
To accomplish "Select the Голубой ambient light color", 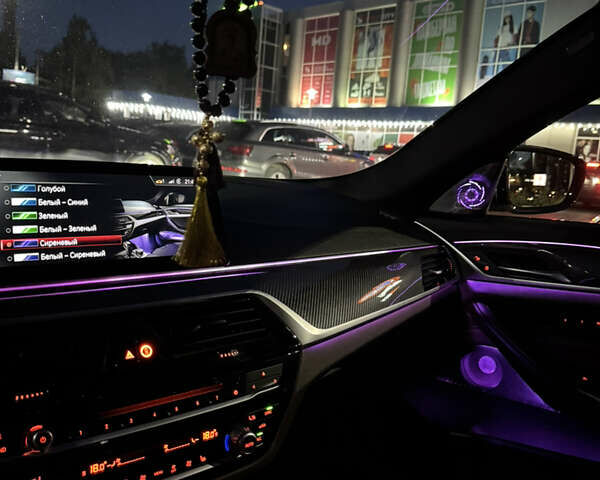I will tap(52, 189).
